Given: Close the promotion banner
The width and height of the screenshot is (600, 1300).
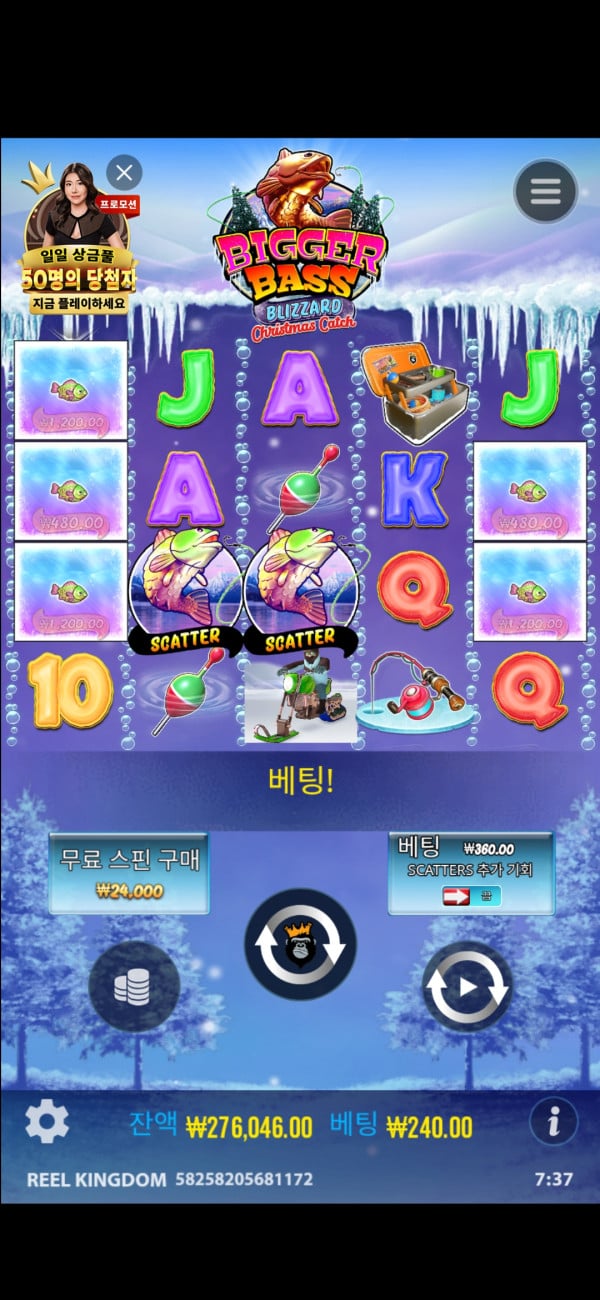Looking at the screenshot, I should (x=124, y=173).
